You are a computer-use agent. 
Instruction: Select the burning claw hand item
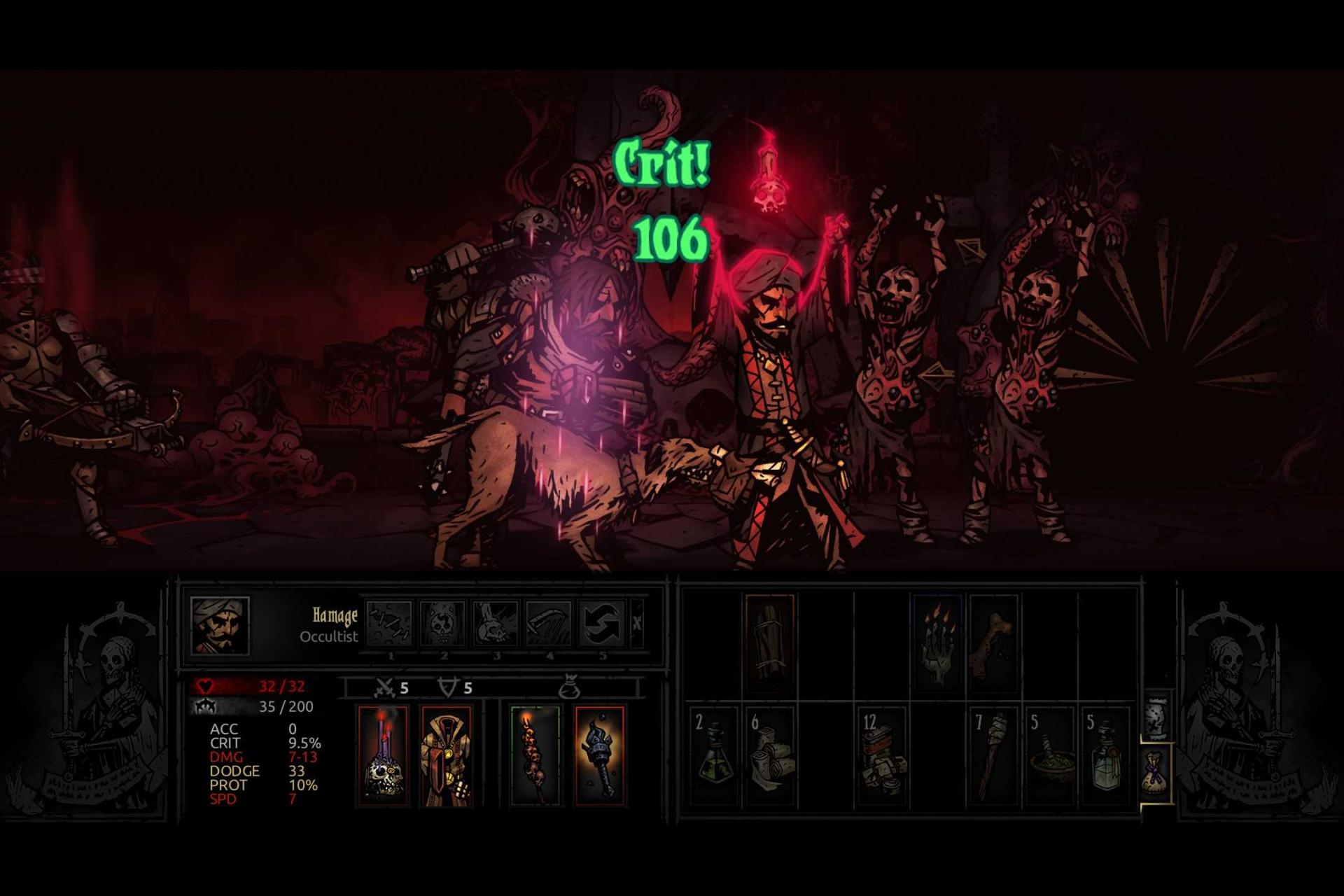point(937,644)
